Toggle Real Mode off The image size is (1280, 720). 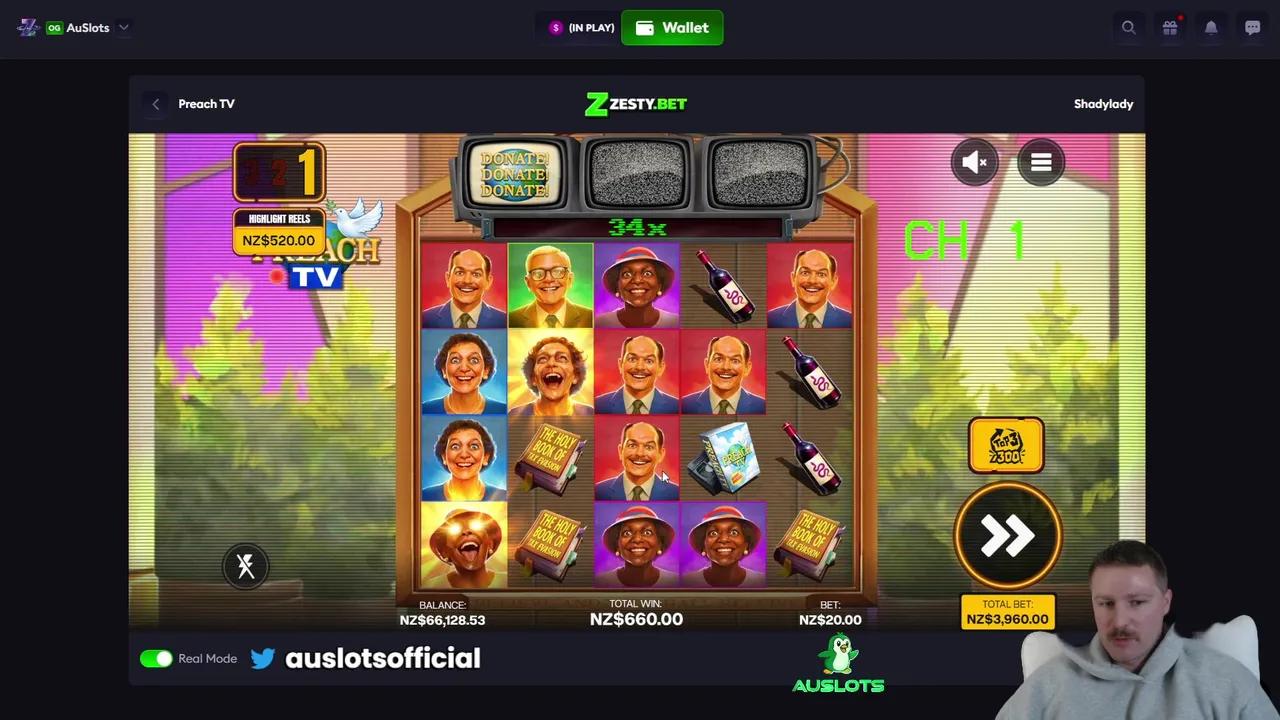(156, 658)
